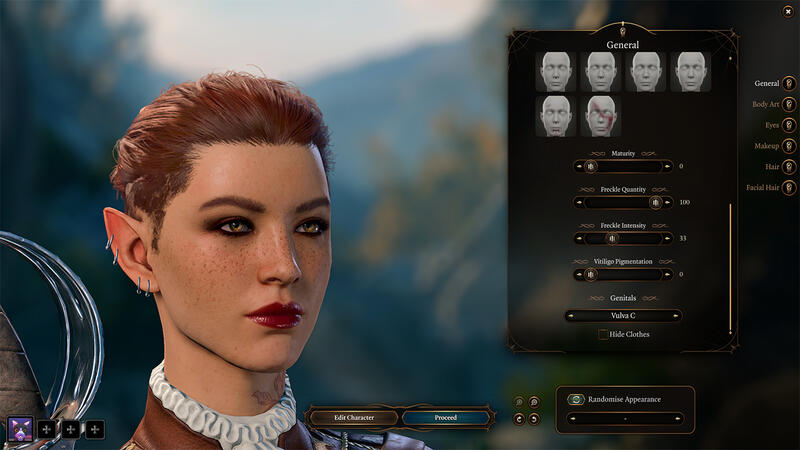800x450 pixels.
Task: Toggle the Hide Clothes checkbox
Action: [603, 334]
